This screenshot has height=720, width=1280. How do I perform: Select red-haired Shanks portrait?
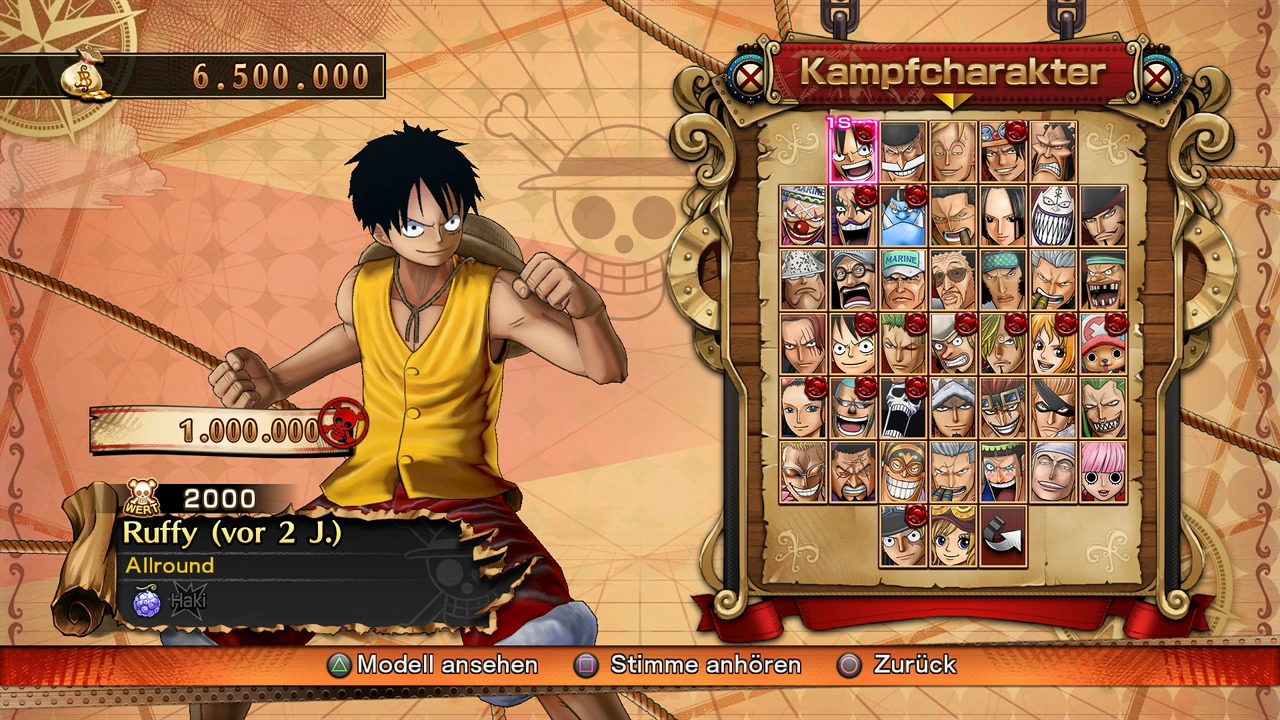click(x=803, y=344)
